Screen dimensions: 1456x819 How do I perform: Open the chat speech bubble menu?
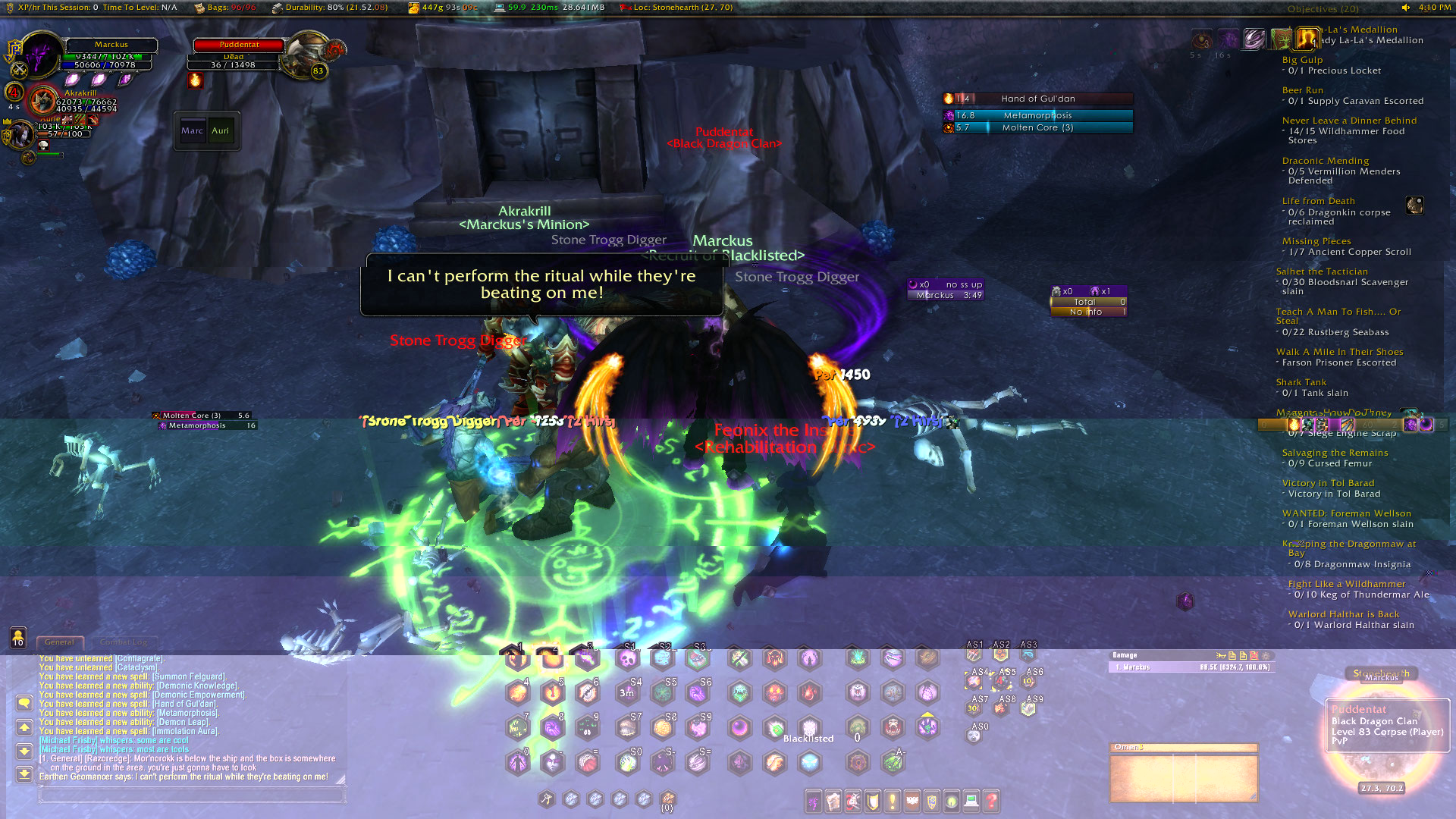point(24,703)
